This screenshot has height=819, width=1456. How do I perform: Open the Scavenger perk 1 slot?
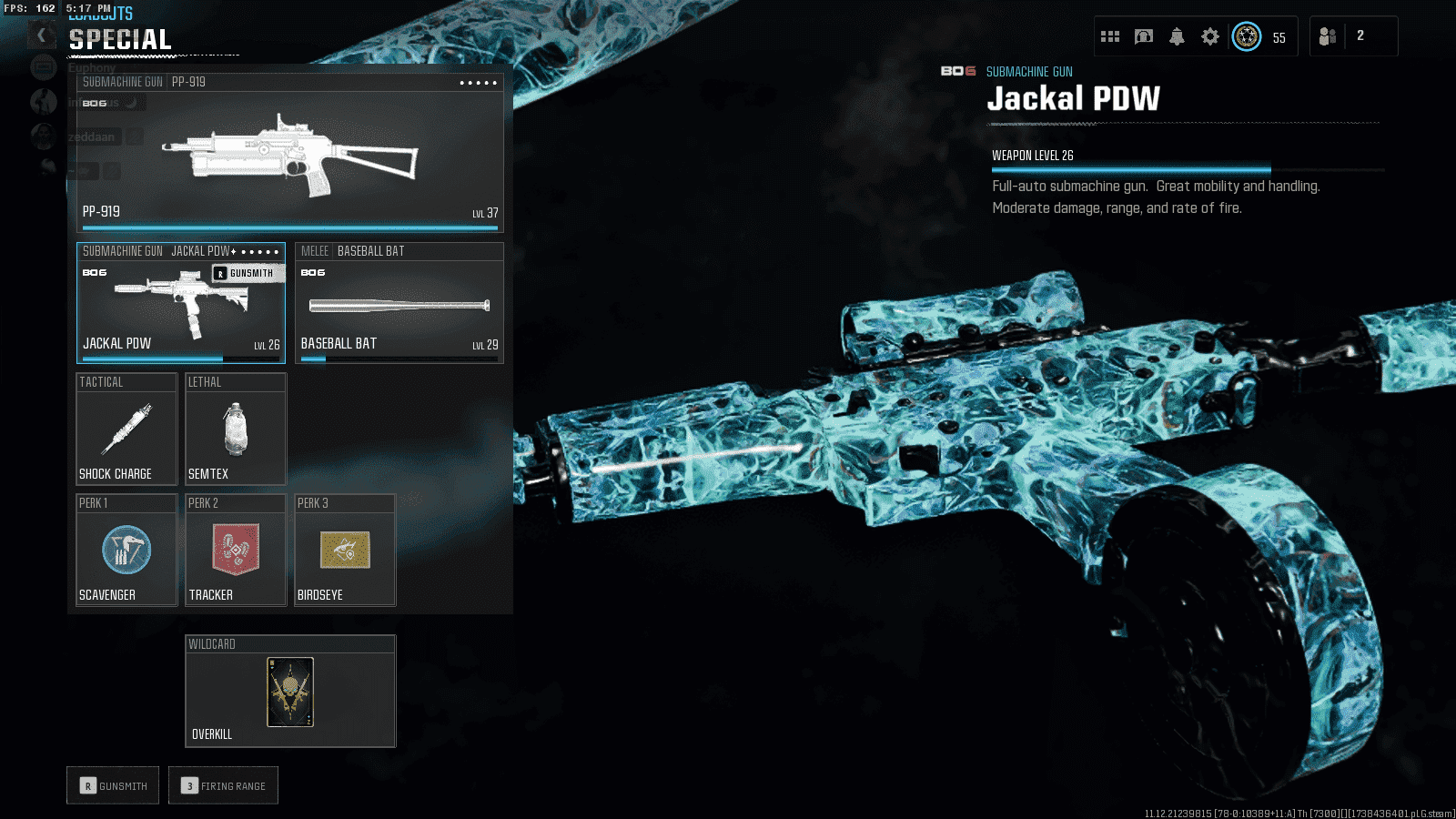click(x=126, y=551)
